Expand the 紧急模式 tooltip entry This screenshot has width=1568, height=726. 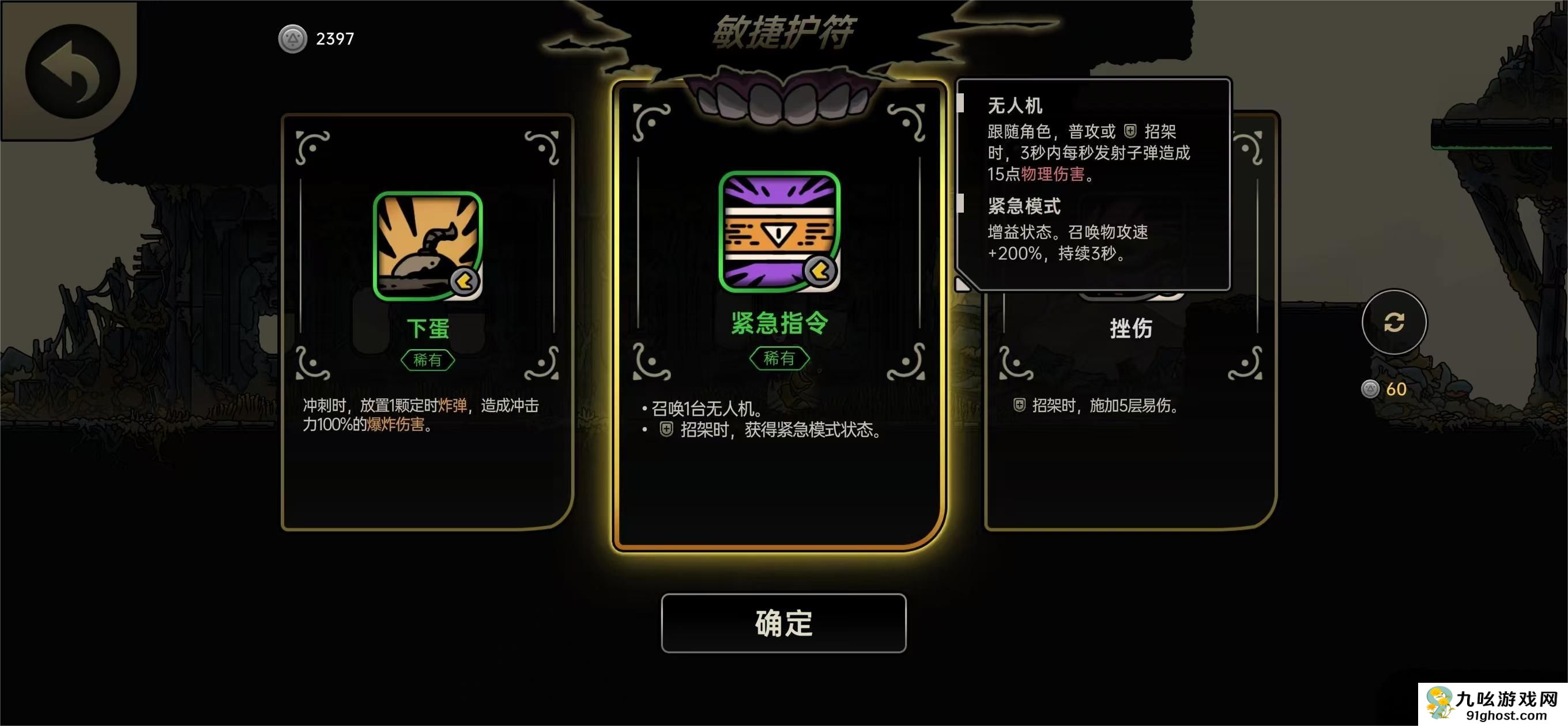[1025, 207]
